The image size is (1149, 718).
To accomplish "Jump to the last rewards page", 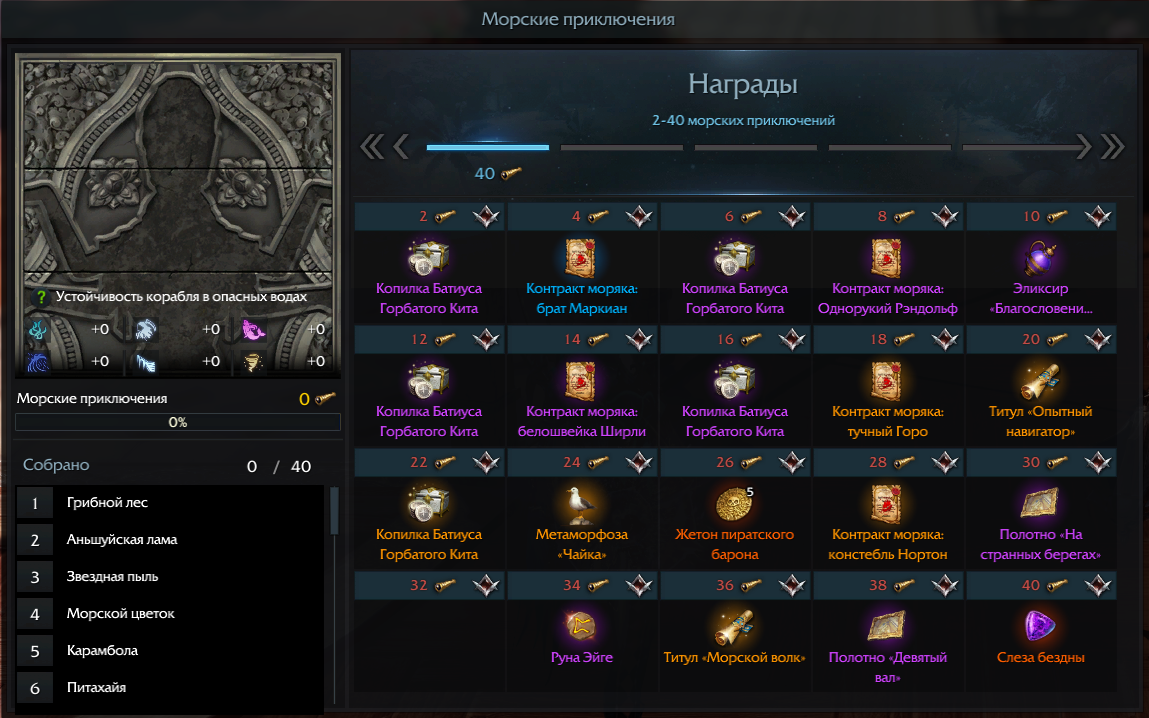I will click(x=1112, y=148).
